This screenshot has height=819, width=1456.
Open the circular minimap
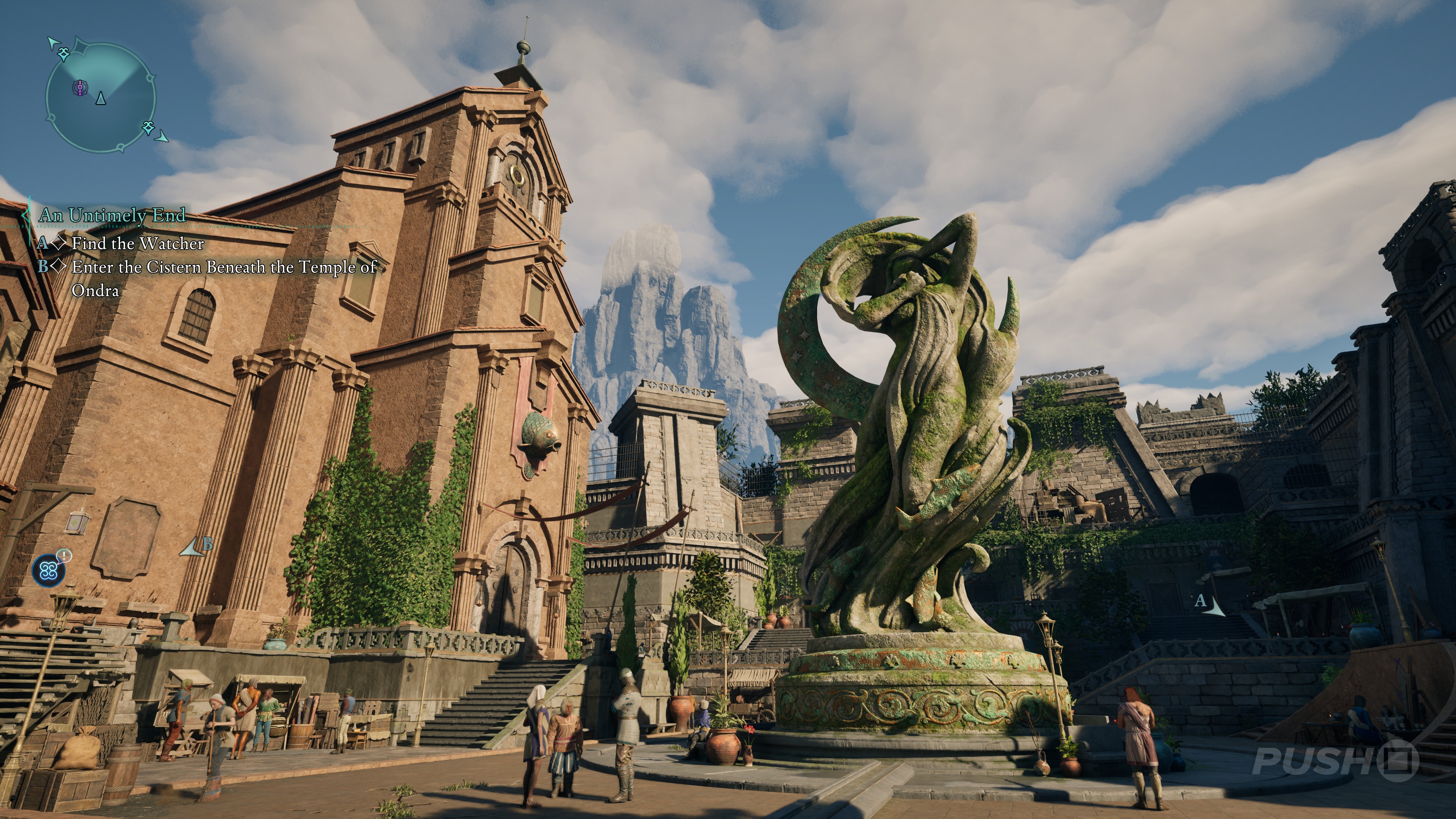click(100, 98)
